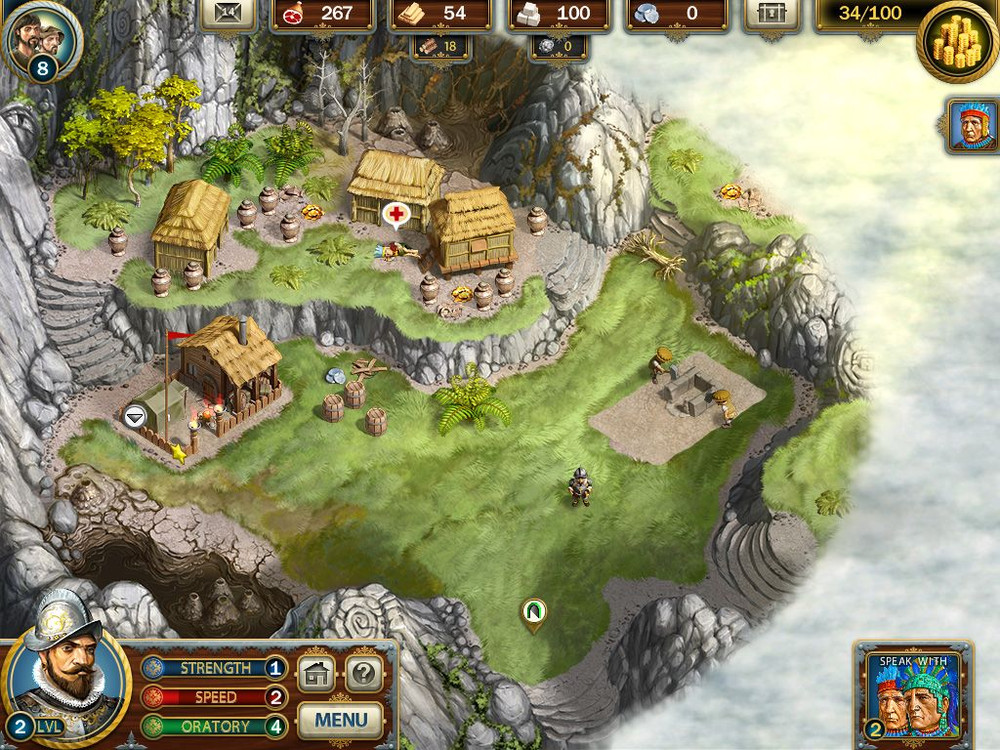1000x750 pixels.
Task: Open the workers portrait with 8 badge
Action: [x=40, y=40]
